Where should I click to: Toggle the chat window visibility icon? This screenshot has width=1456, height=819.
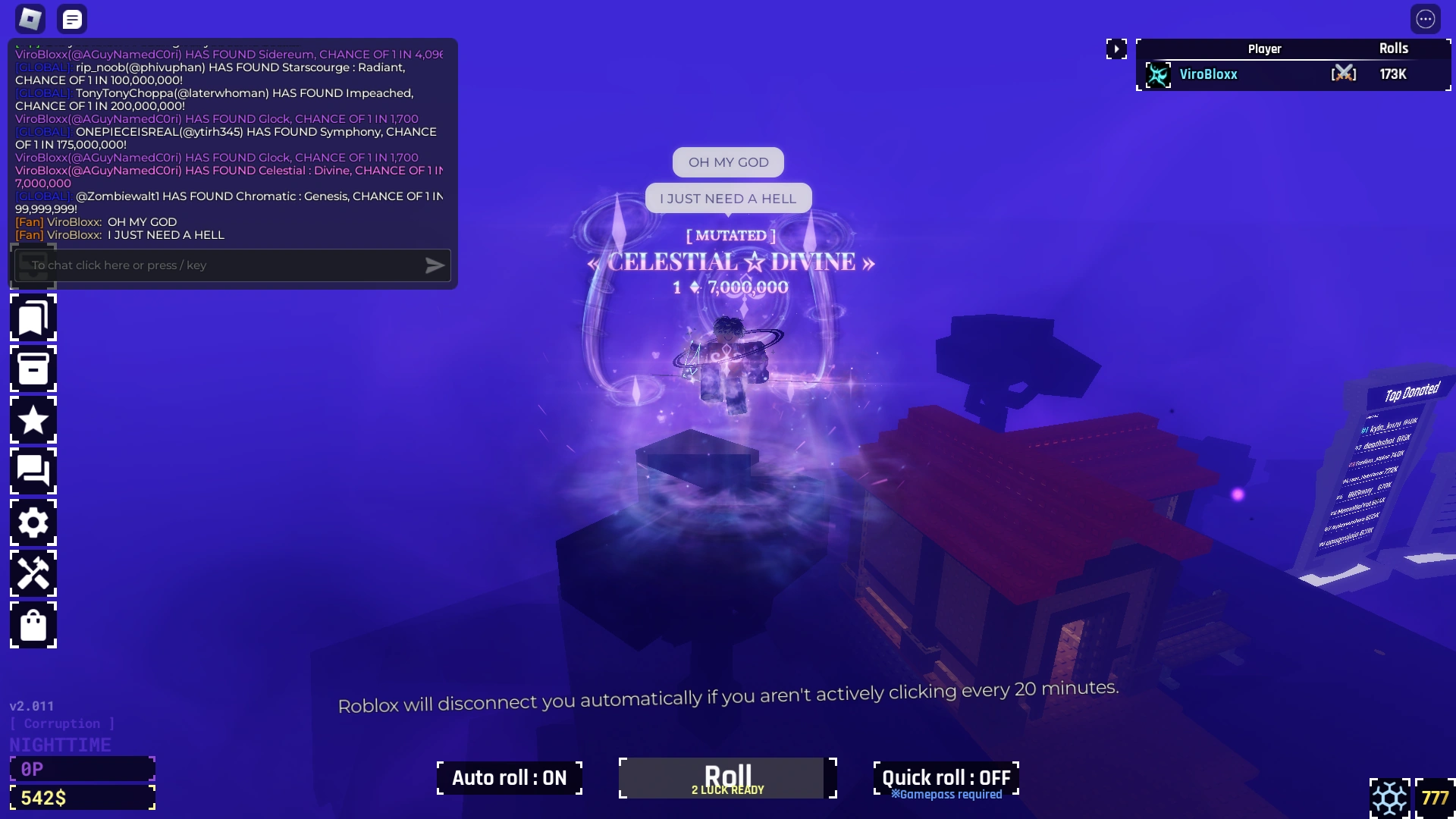pos(72,18)
